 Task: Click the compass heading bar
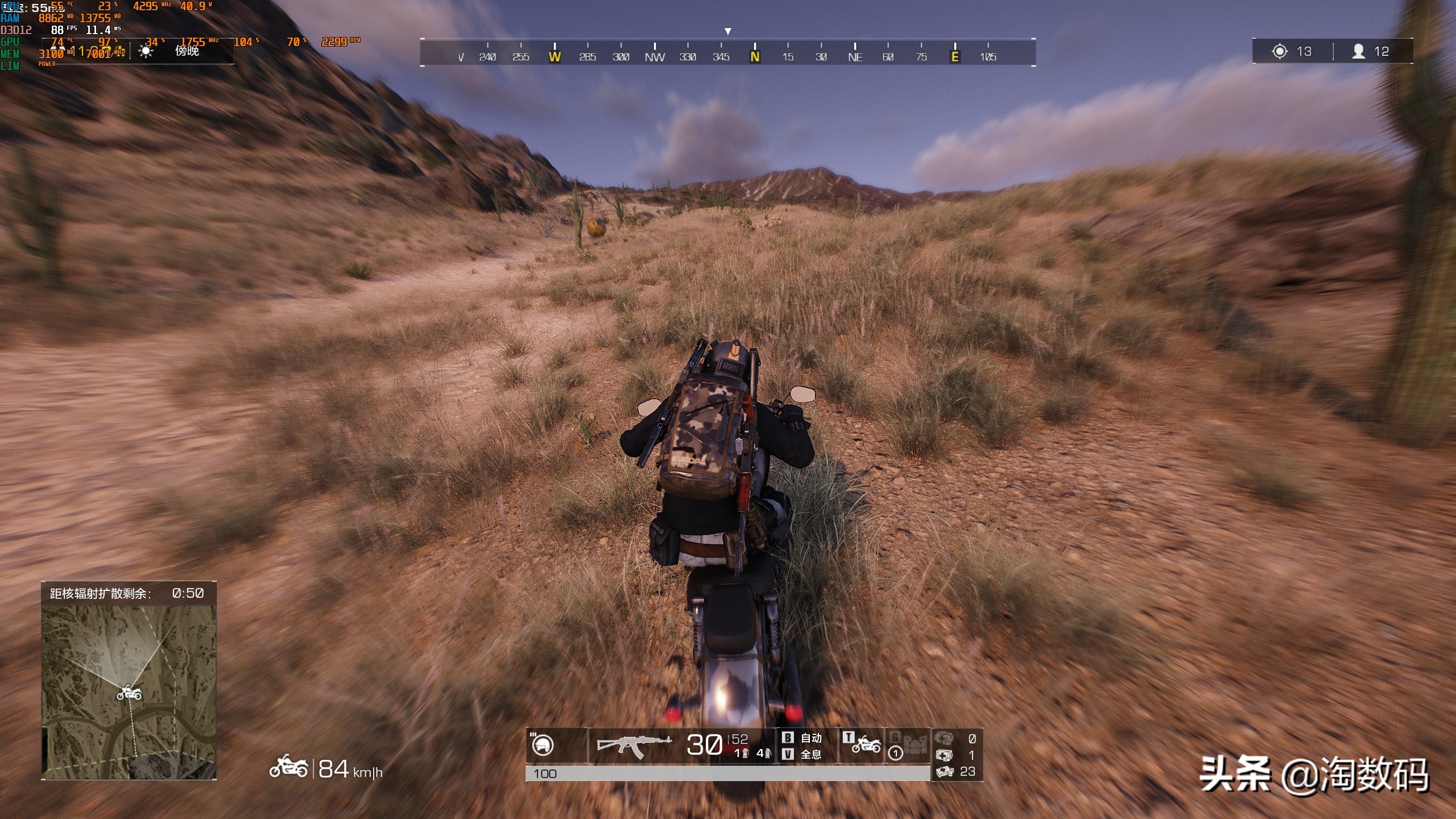(x=727, y=53)
